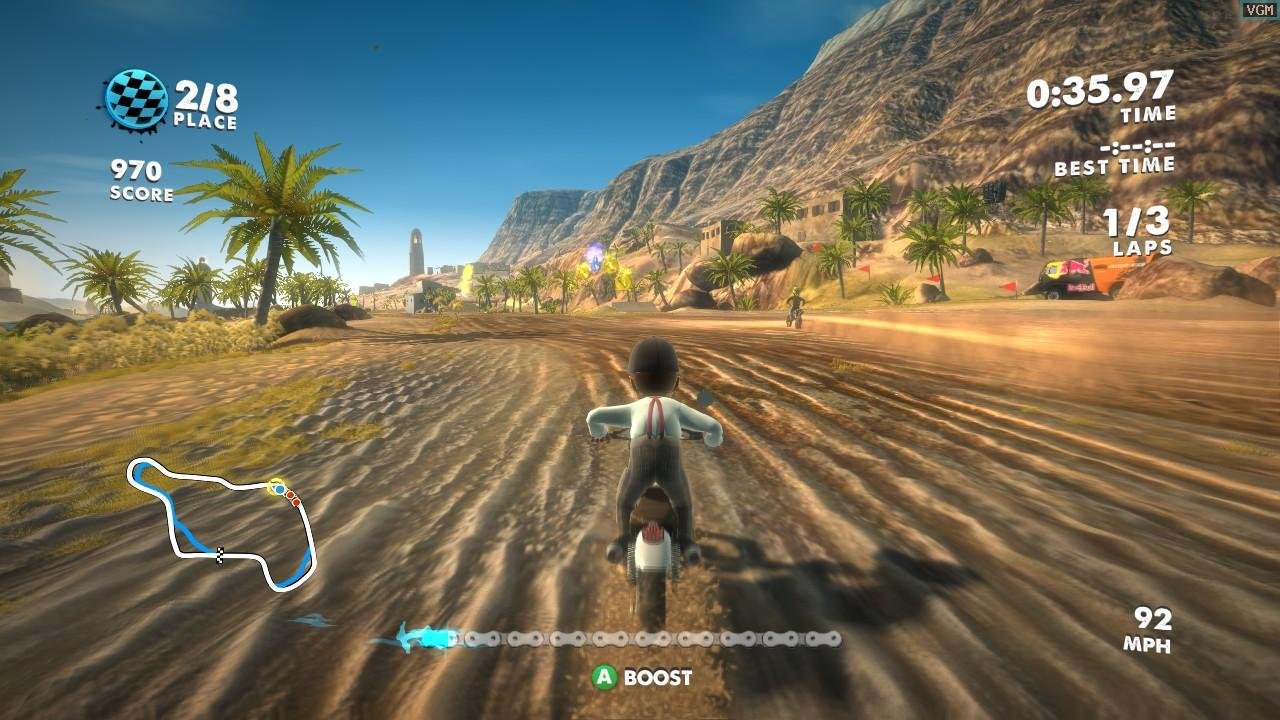The width and height of the screenshot is (1280, 720).
Task: Click the checkered finish line marker on minimap
Action: click(219, 555)
